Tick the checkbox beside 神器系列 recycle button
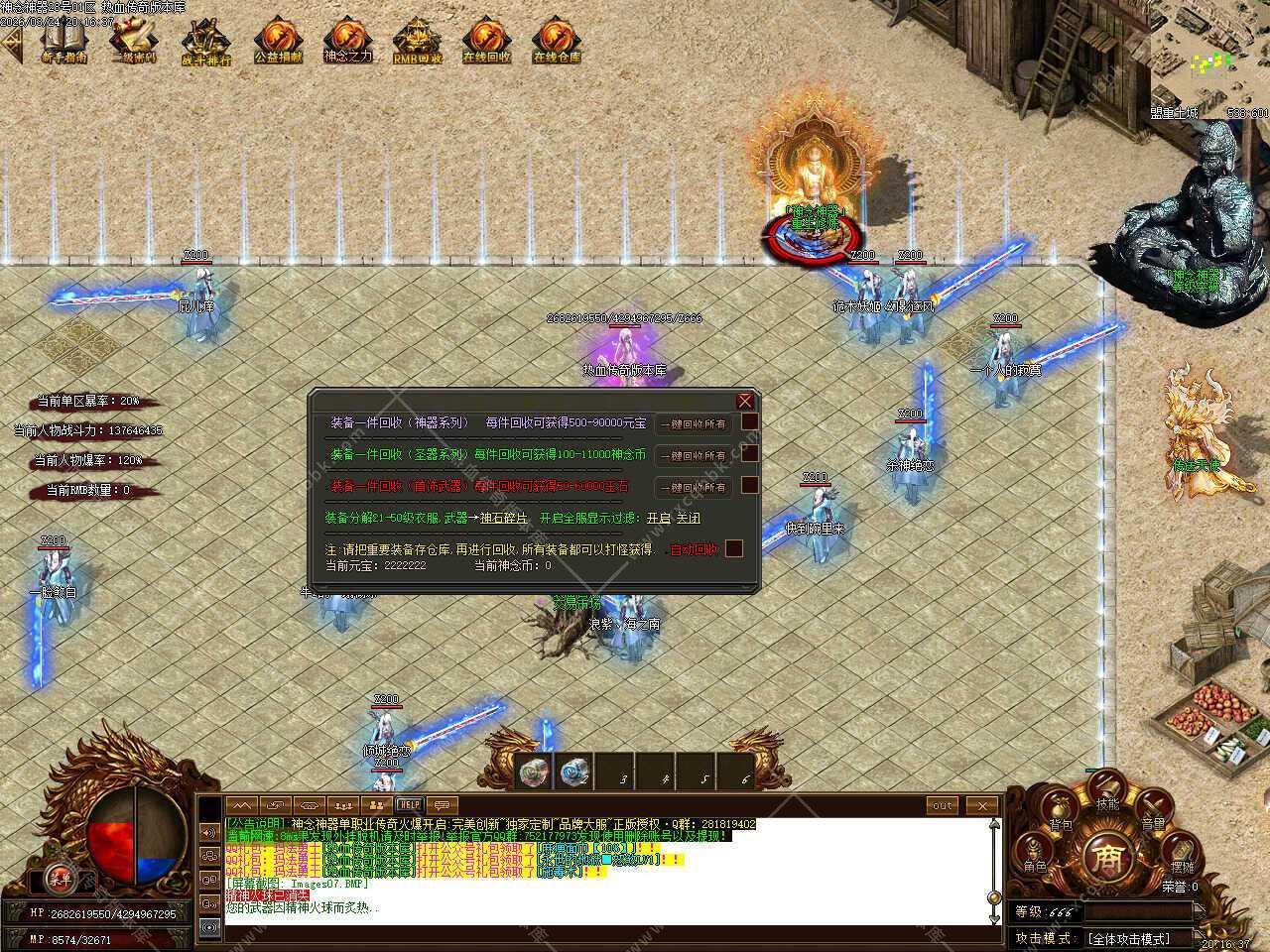 pyautogui.click(x=750, y=421)
